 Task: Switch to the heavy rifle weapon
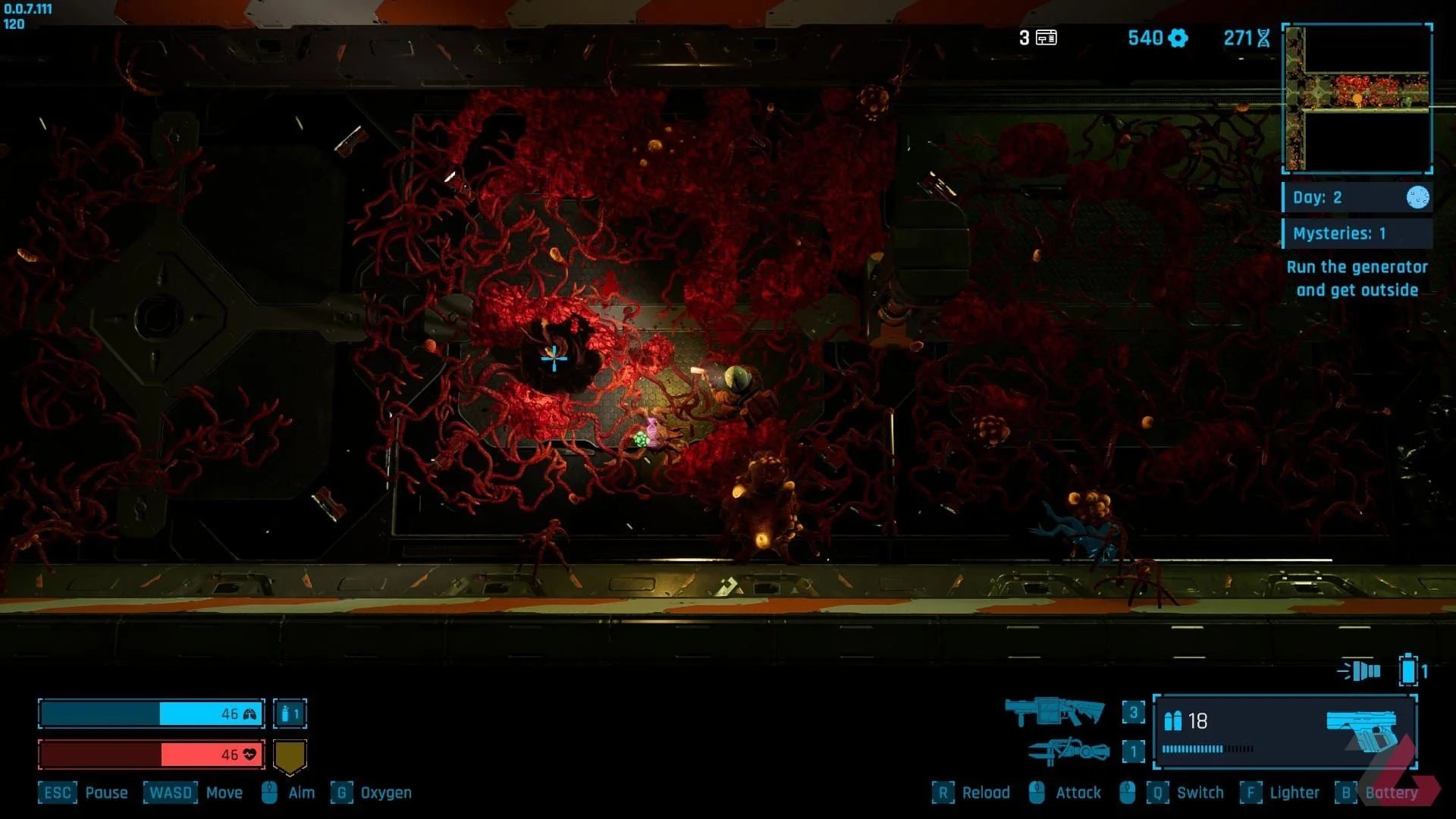(x=1054, y=712)
